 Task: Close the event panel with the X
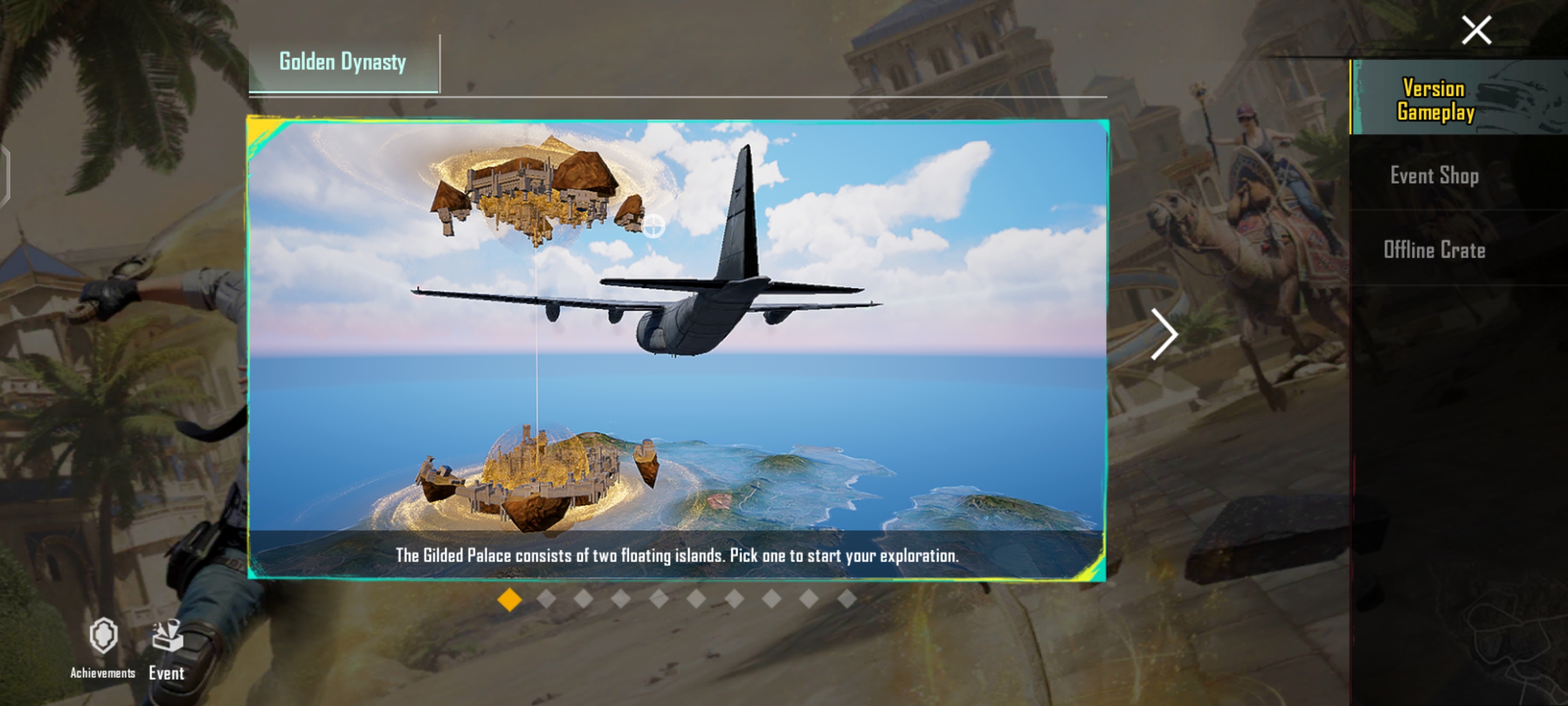1476,30
